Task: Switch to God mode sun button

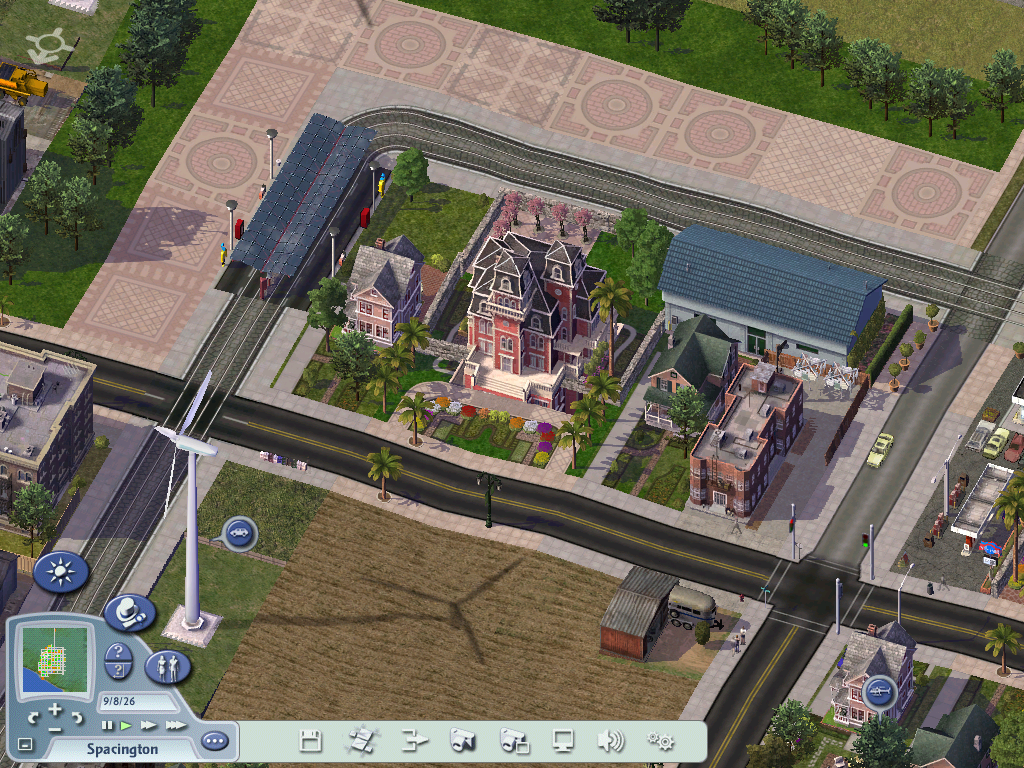Action: 61,572
